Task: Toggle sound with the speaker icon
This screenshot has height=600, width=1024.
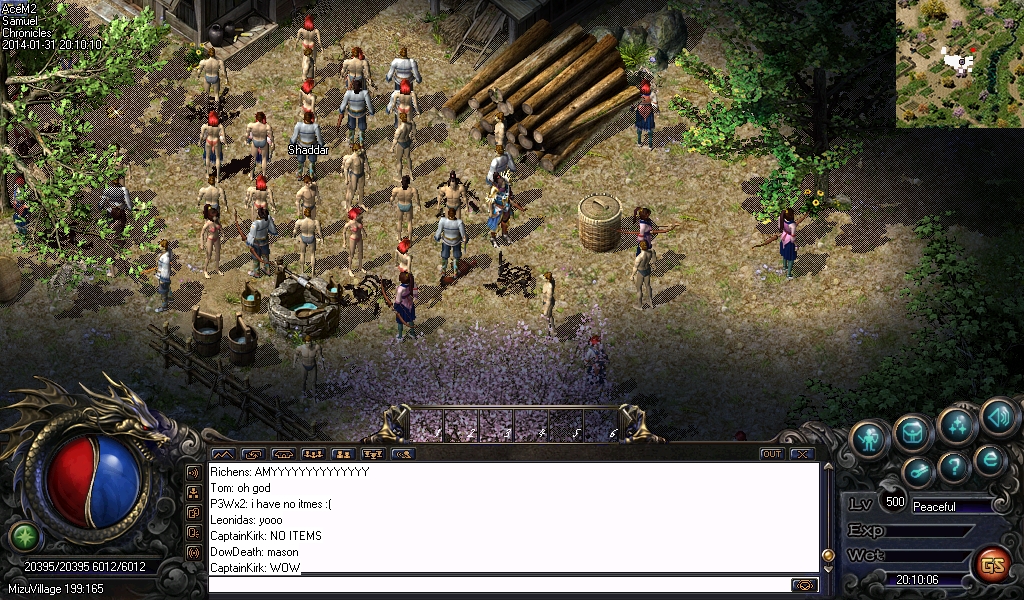Action: [999, 417]
